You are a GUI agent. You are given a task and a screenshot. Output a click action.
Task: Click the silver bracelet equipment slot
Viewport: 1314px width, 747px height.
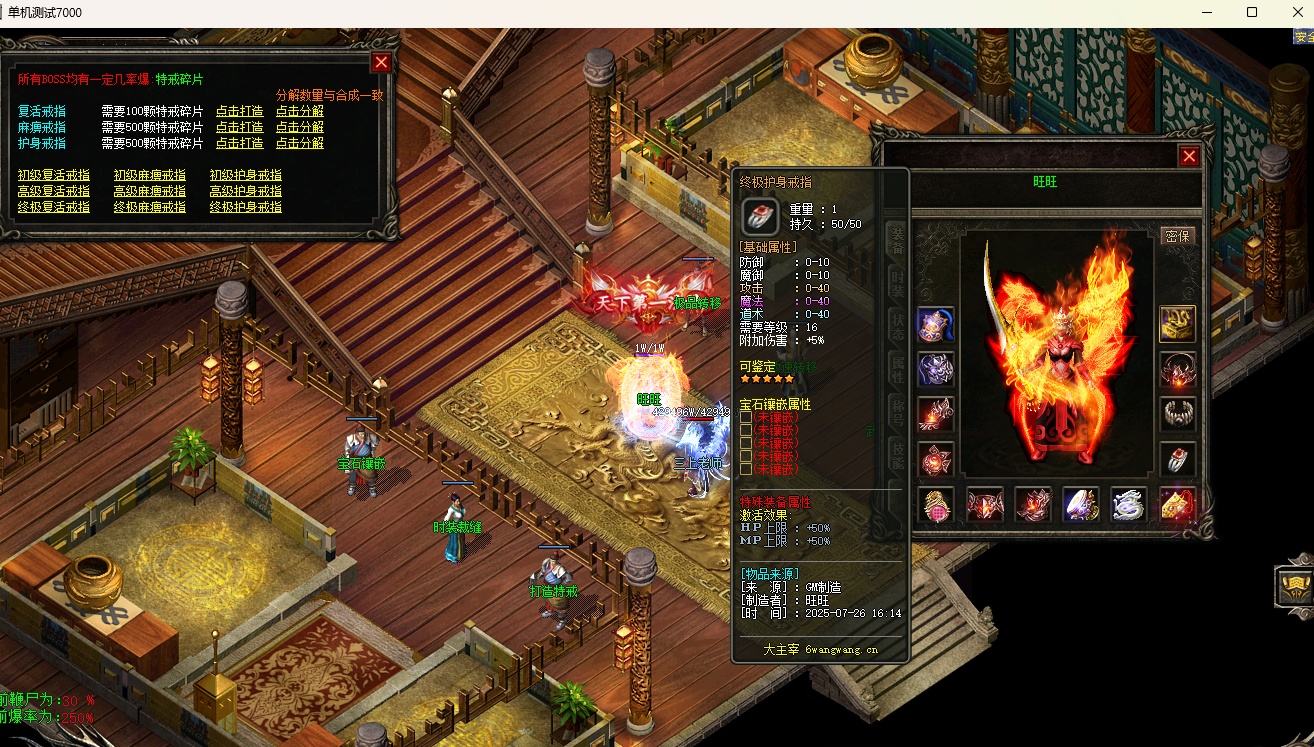1178,414
